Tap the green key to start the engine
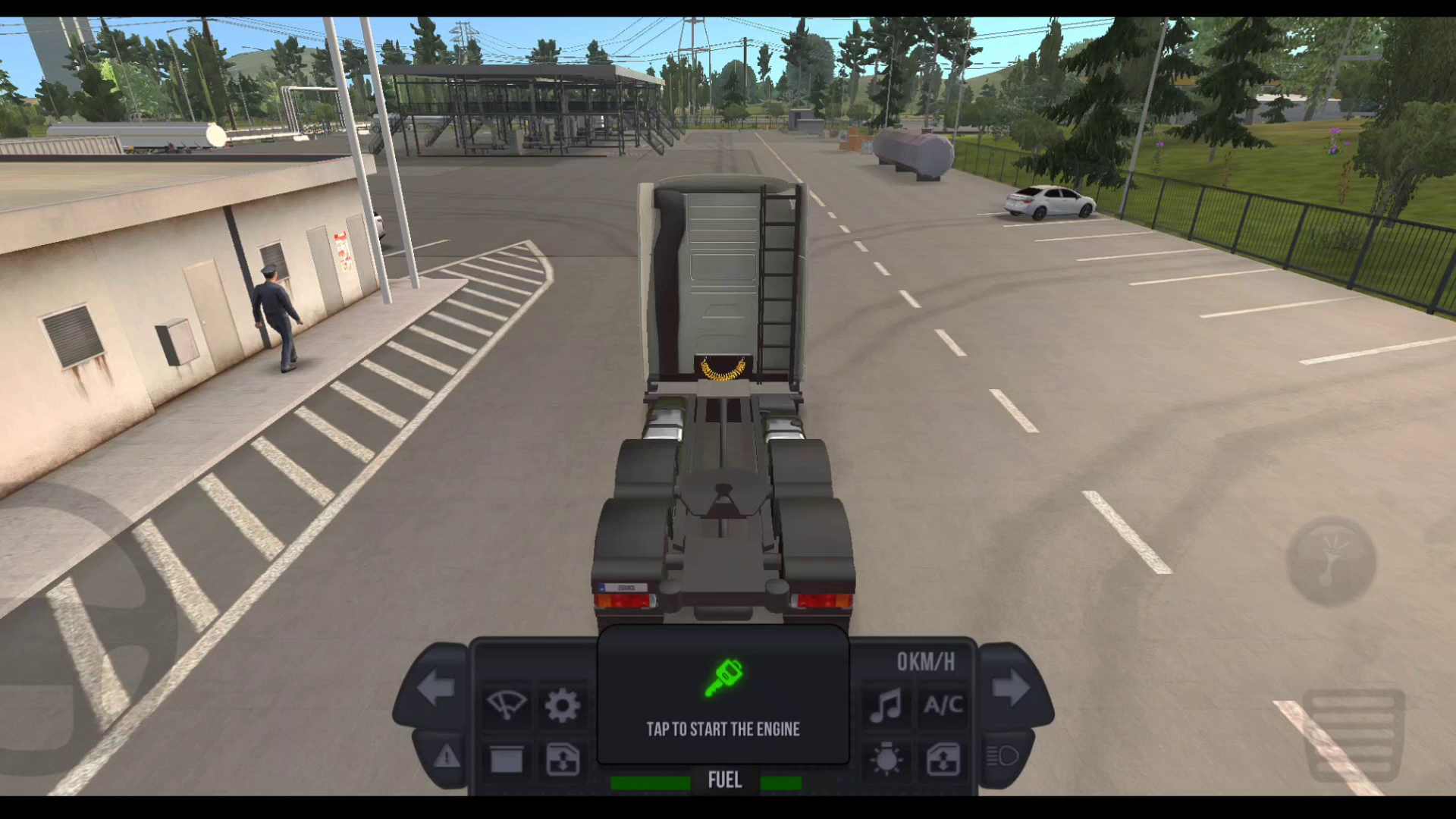The height and width of the screenshot is (819, 1456). pos(723,678)
